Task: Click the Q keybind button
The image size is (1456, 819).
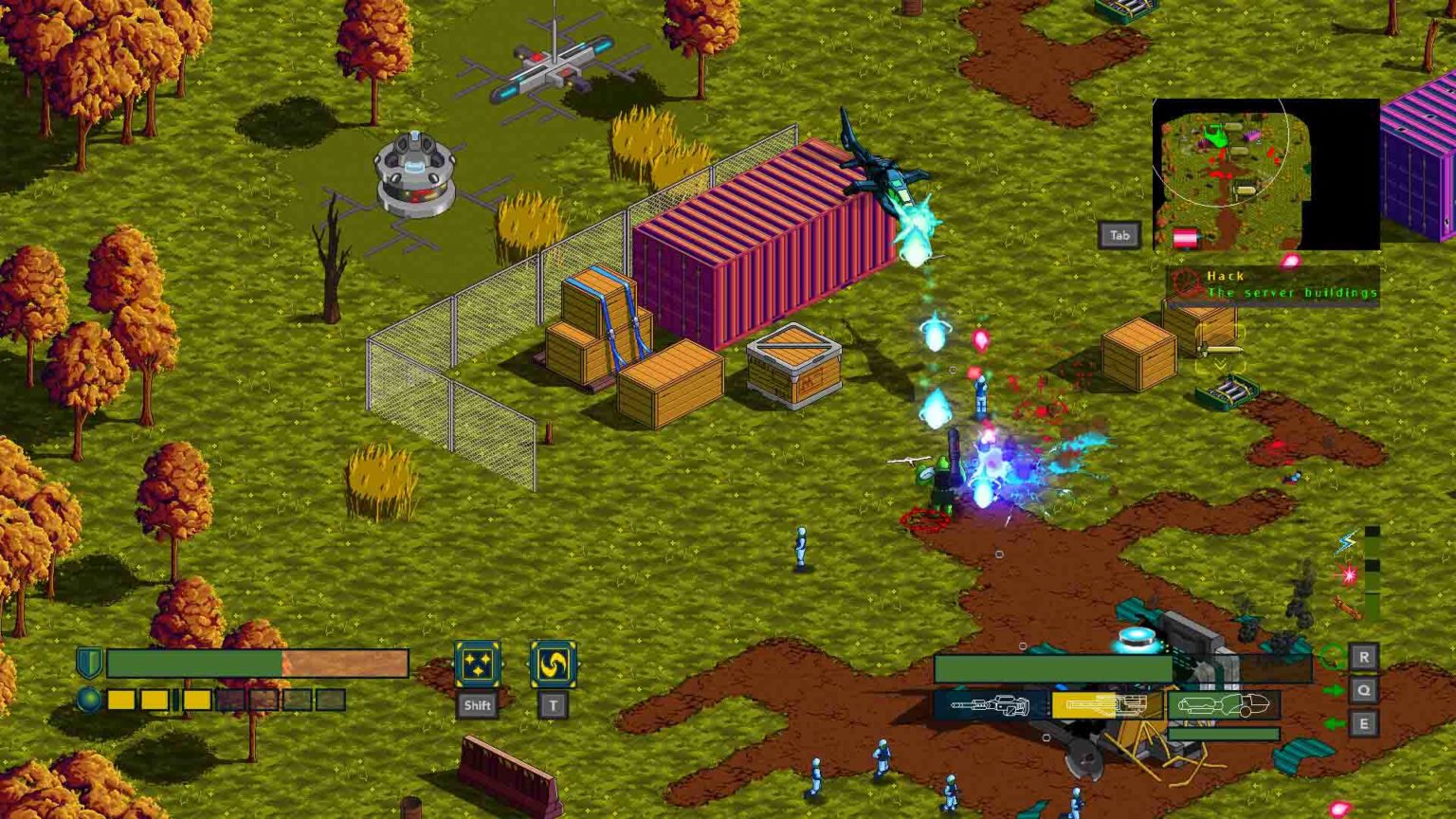Action: pos(1362,688)
